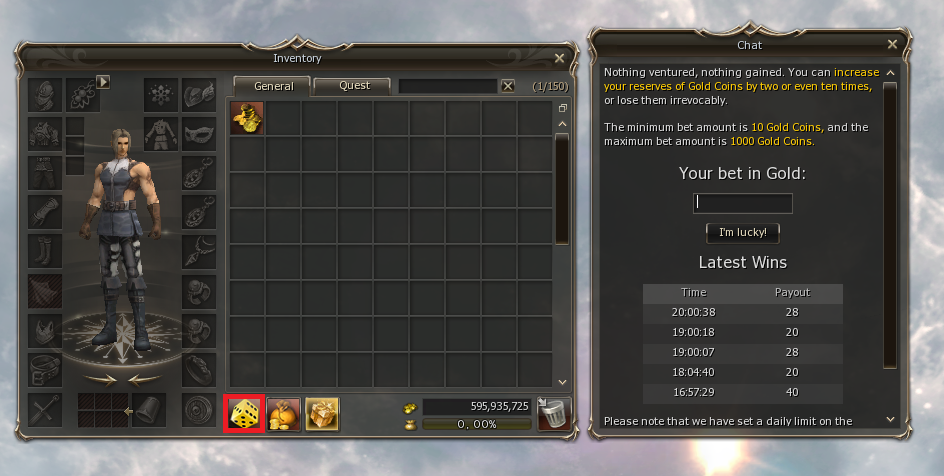Select the General inventory tab
This screenshot has width=944, height=476.
pos(273,86)
